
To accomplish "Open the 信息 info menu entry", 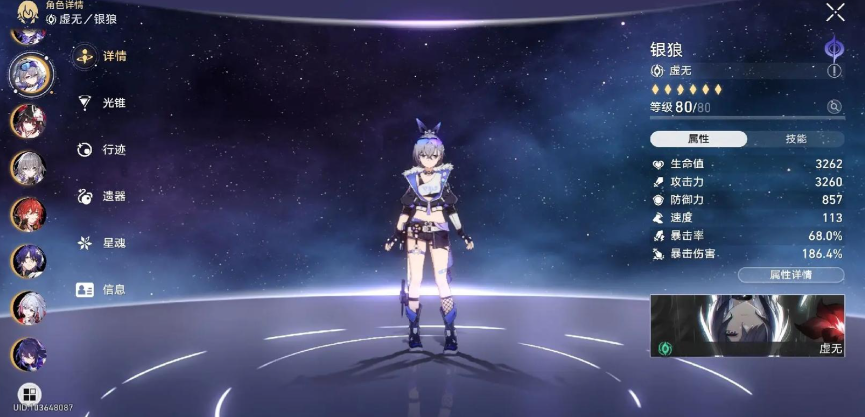I will click(x=103, y=290).
